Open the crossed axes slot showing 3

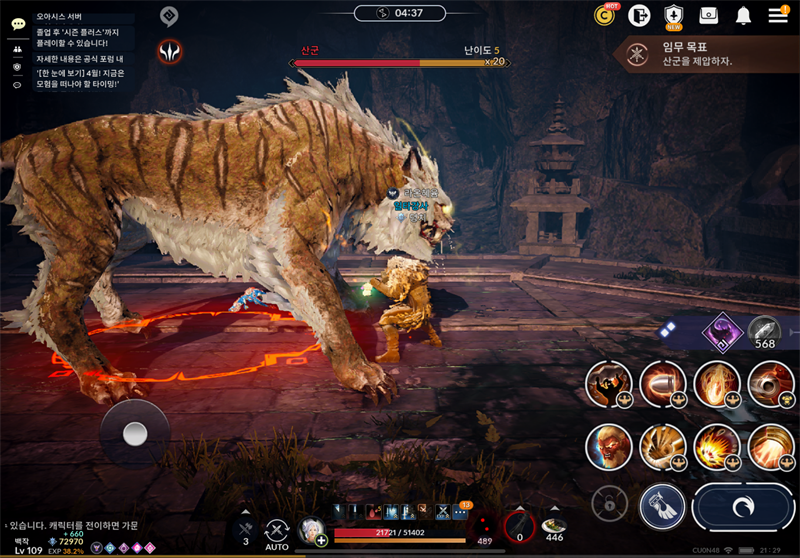(246, 527)
